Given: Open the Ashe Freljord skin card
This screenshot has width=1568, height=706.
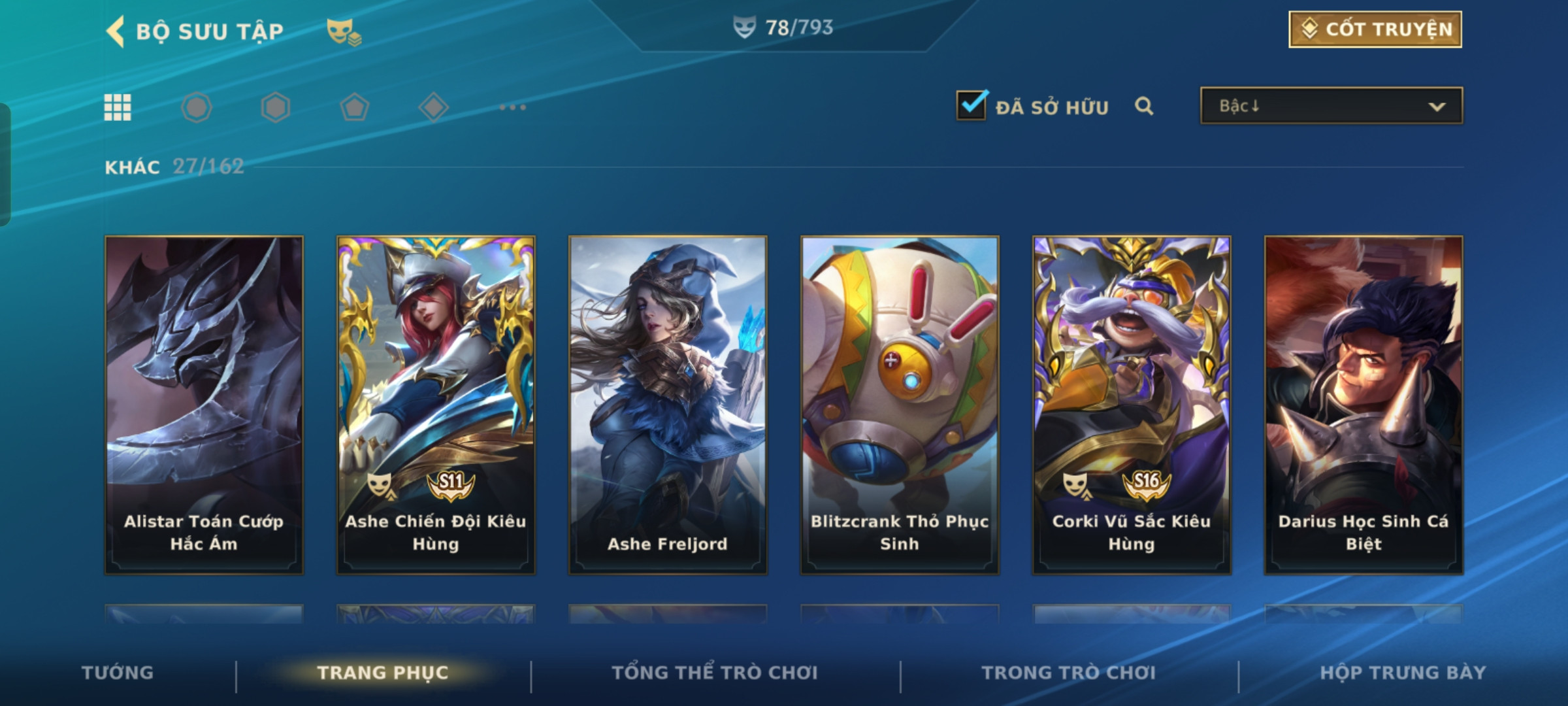Looking at the screenshot, I should (x=668, y=405).
